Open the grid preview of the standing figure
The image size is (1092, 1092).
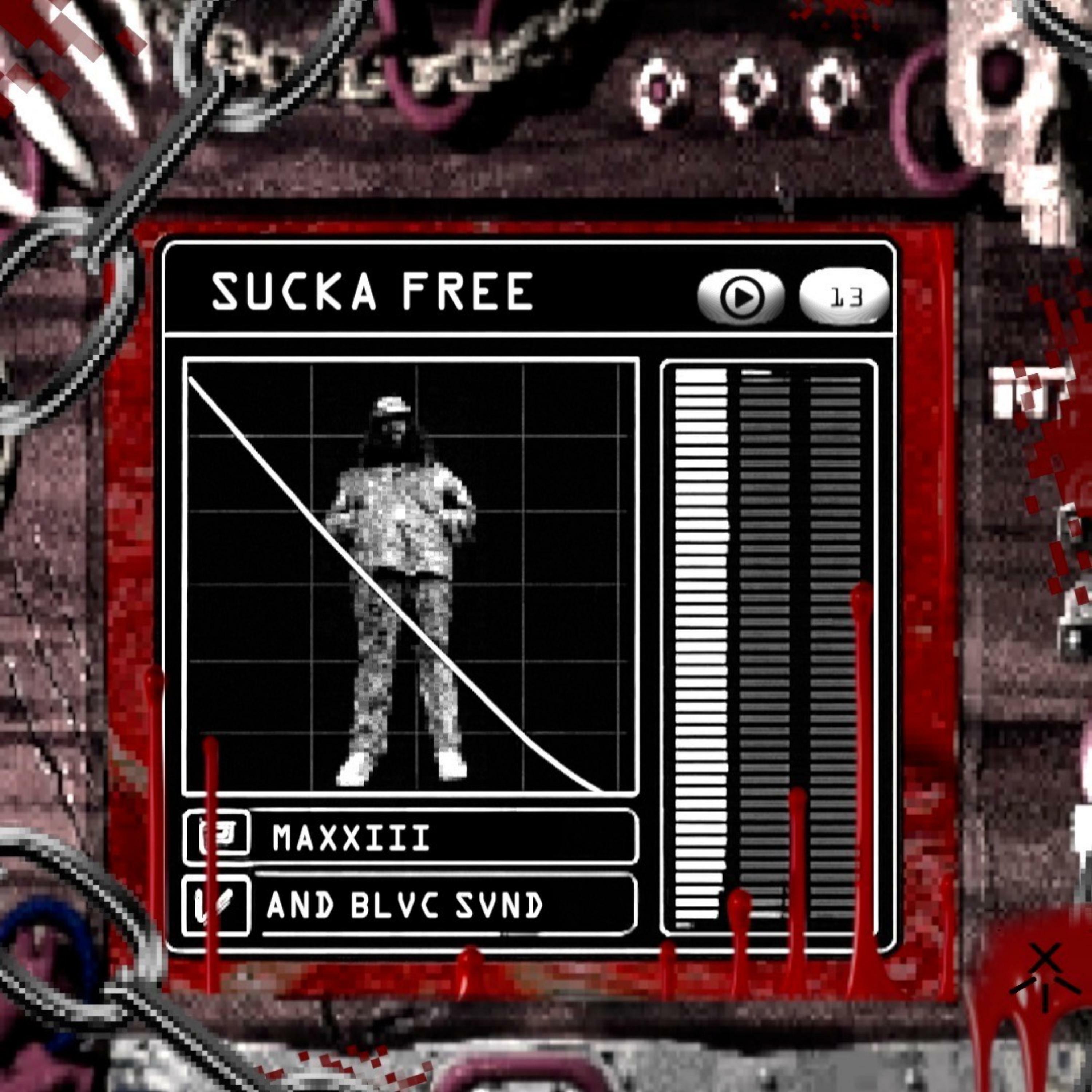pos(411,577)
